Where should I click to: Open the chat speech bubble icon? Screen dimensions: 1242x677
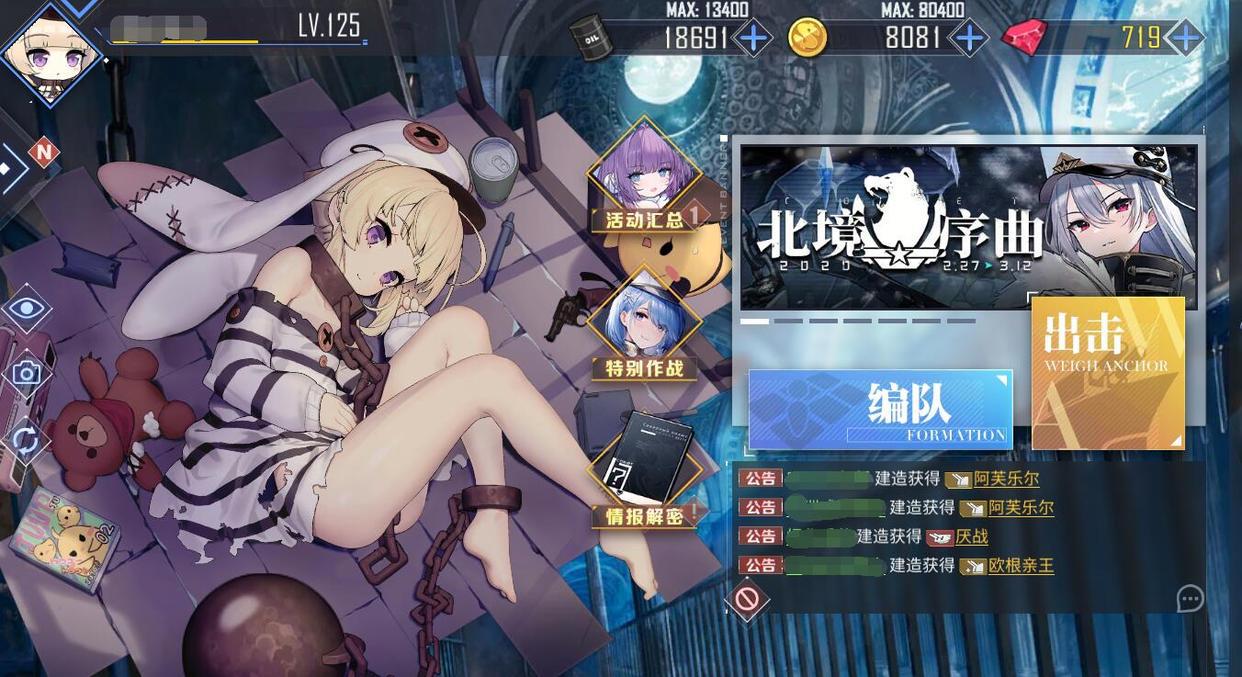click(1189, 599)
